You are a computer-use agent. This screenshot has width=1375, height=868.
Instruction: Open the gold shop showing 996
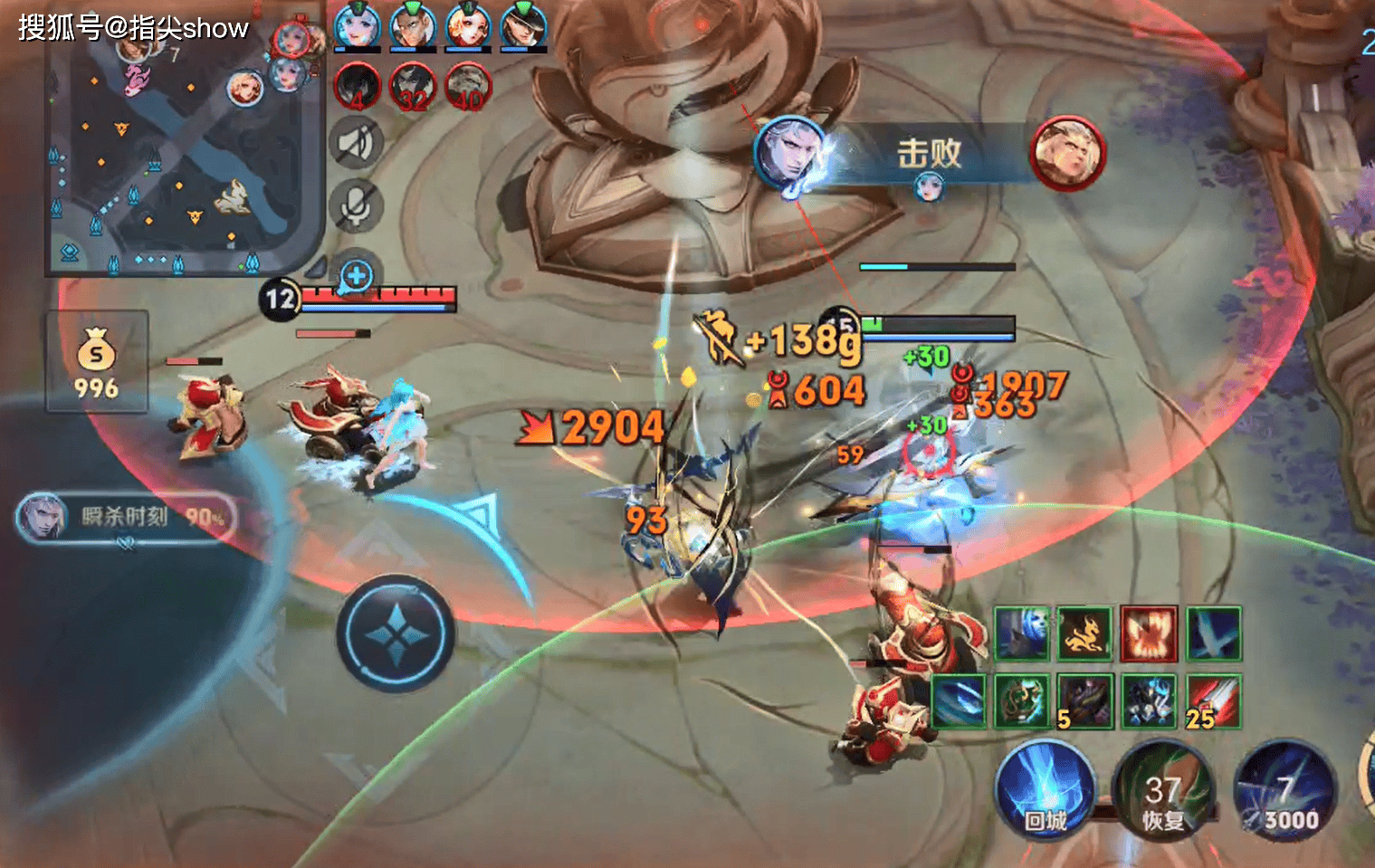[97, 362]
